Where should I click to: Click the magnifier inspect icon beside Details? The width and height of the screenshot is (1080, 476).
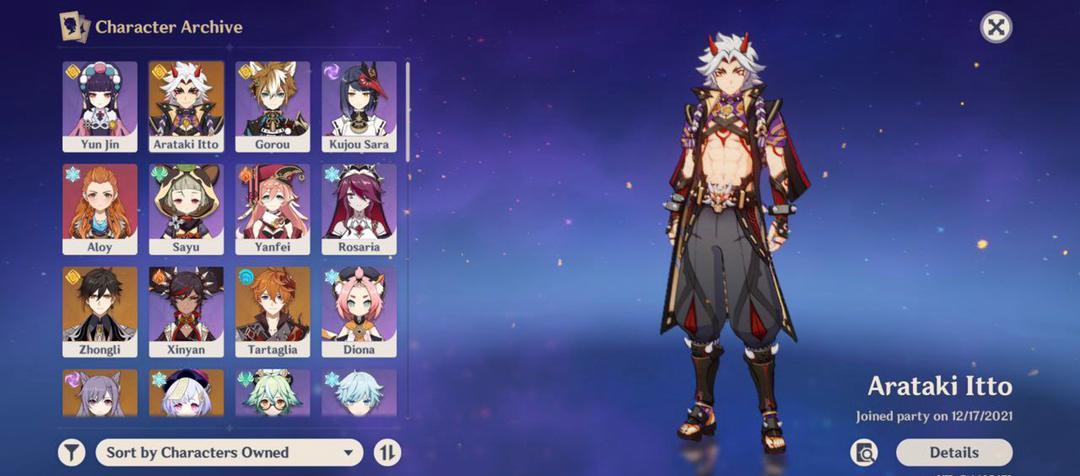864,452
